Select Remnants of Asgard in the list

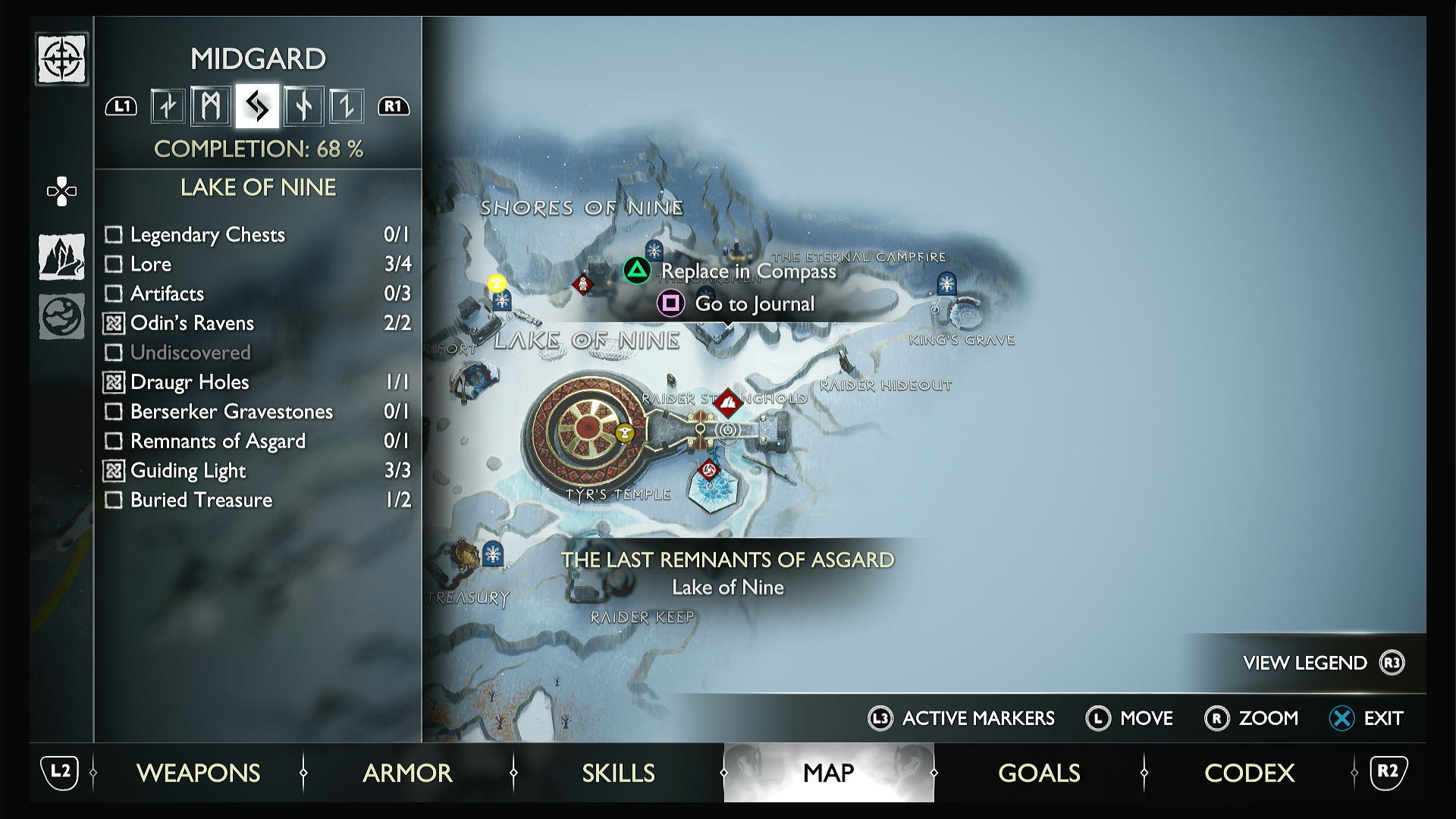[218, 441]
